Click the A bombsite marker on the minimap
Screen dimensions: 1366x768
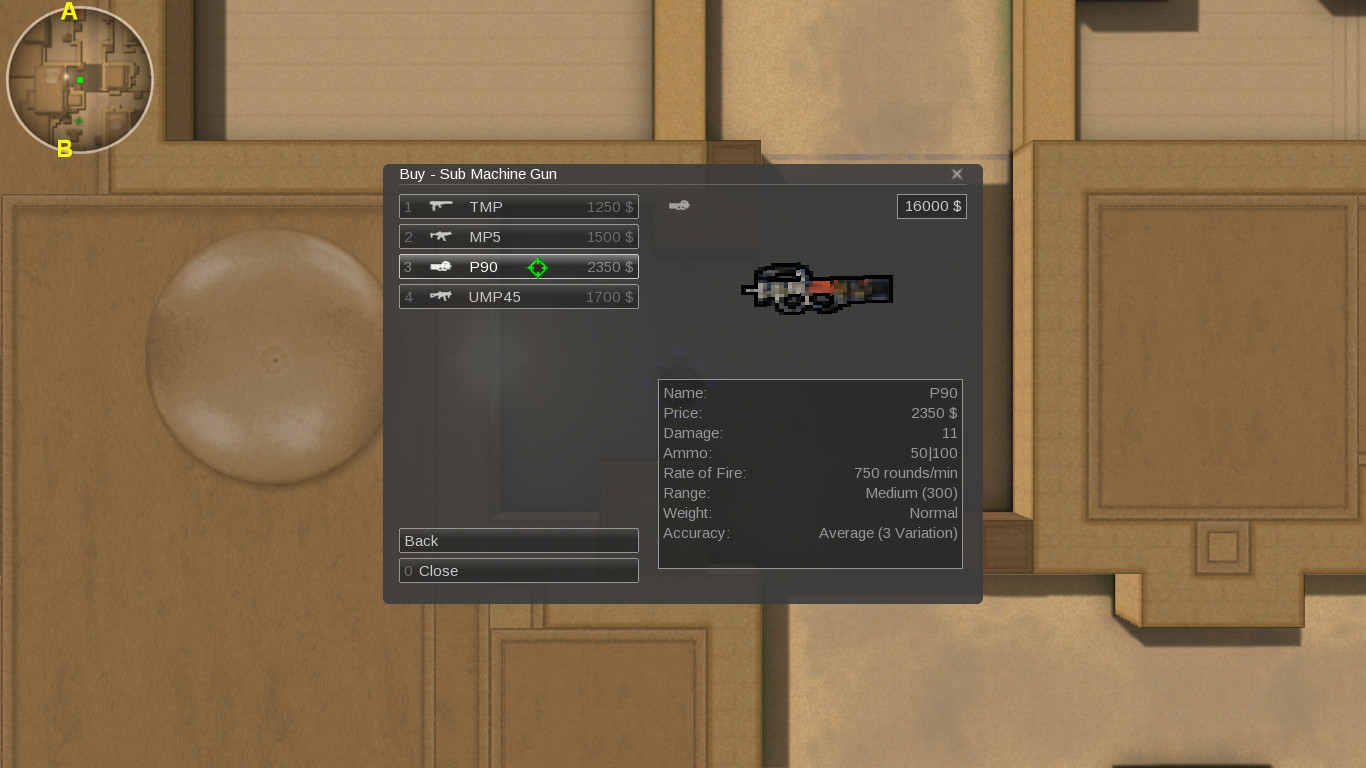click(x=68, y=13)
